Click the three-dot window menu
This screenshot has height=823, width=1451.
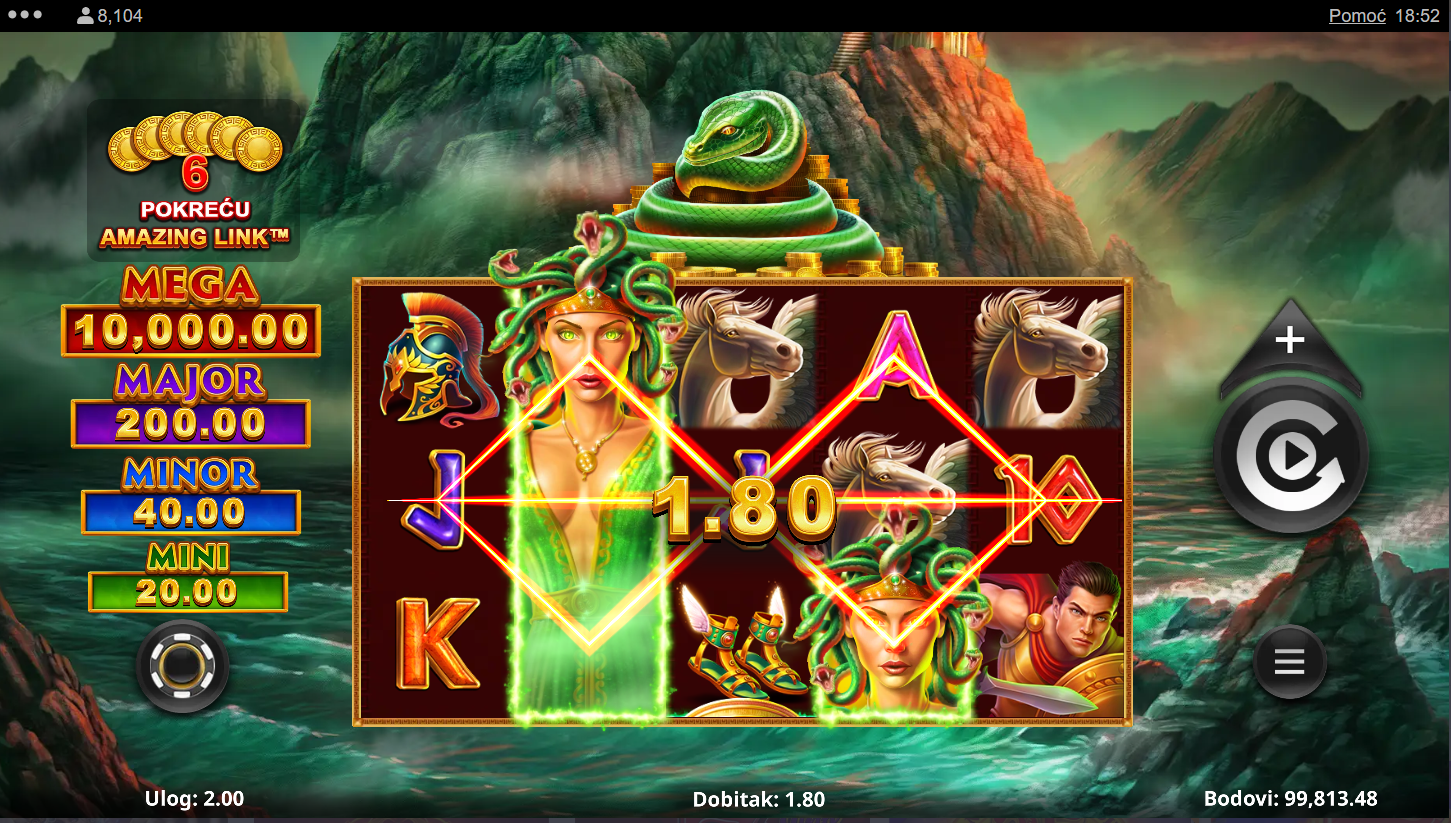24,15
